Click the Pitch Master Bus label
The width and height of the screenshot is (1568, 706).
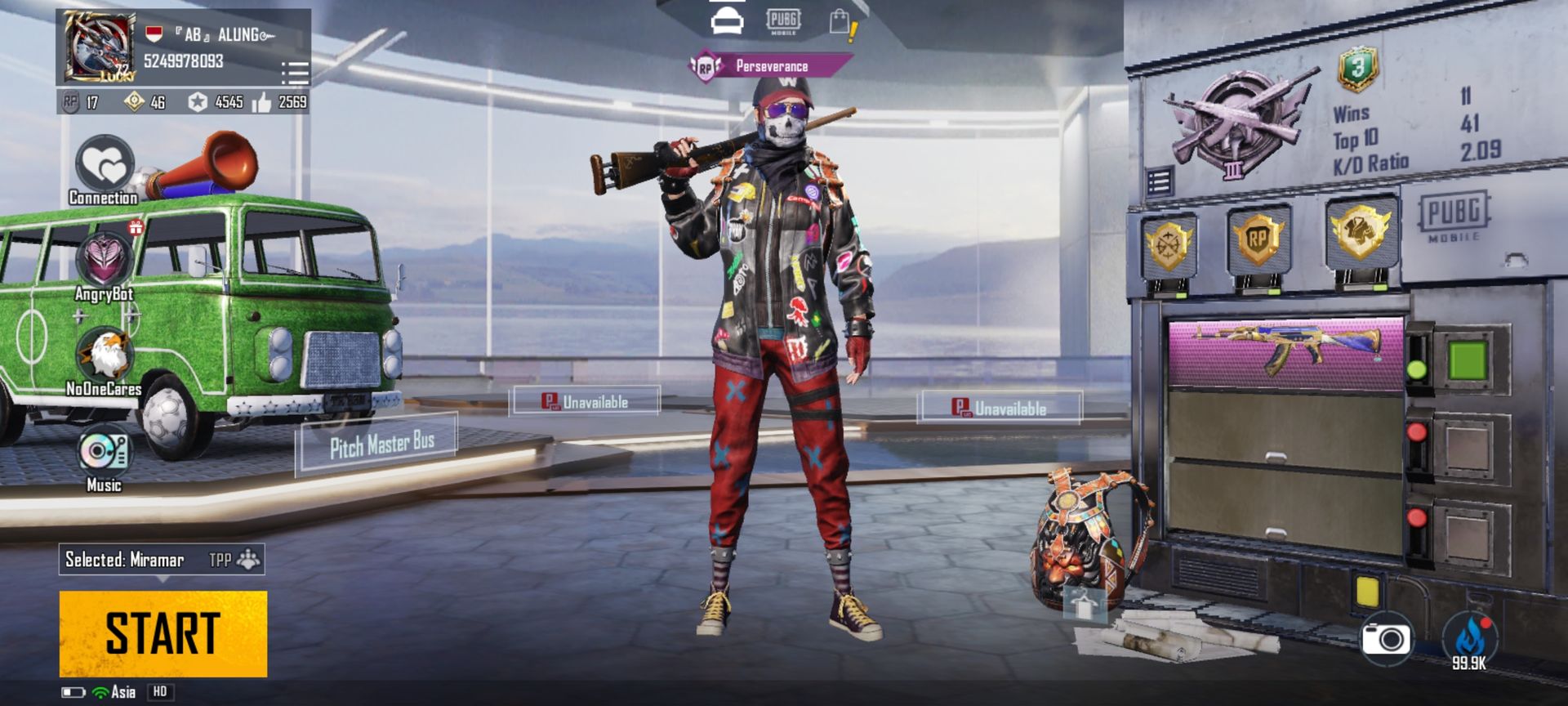coord(381,445)
